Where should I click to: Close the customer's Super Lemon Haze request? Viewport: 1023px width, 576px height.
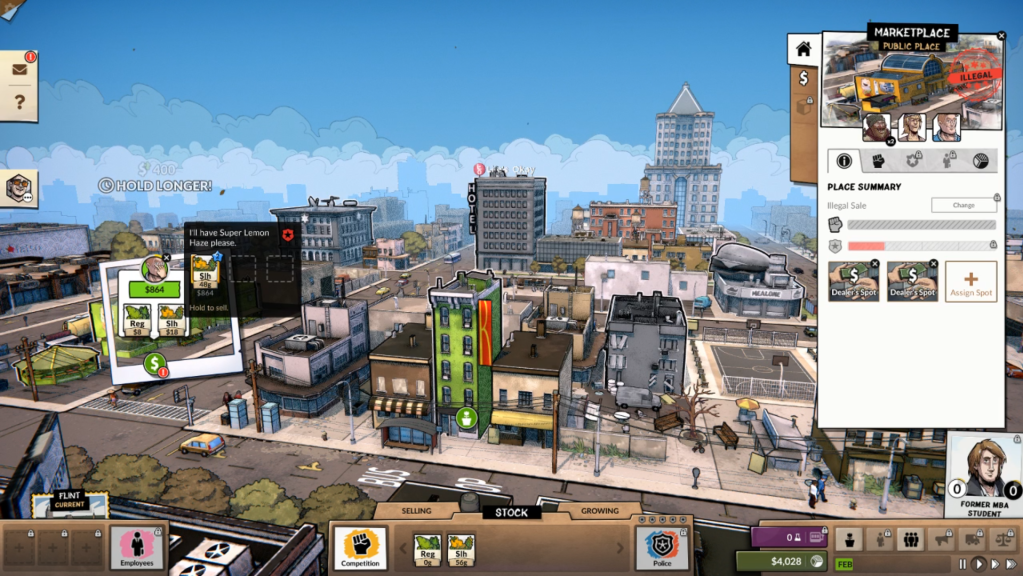click(288, 235)
